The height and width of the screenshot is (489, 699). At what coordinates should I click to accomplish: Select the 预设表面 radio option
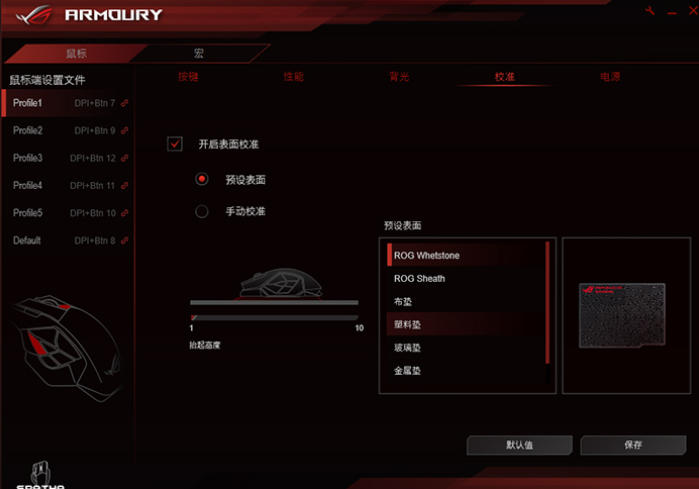point(202,179)
